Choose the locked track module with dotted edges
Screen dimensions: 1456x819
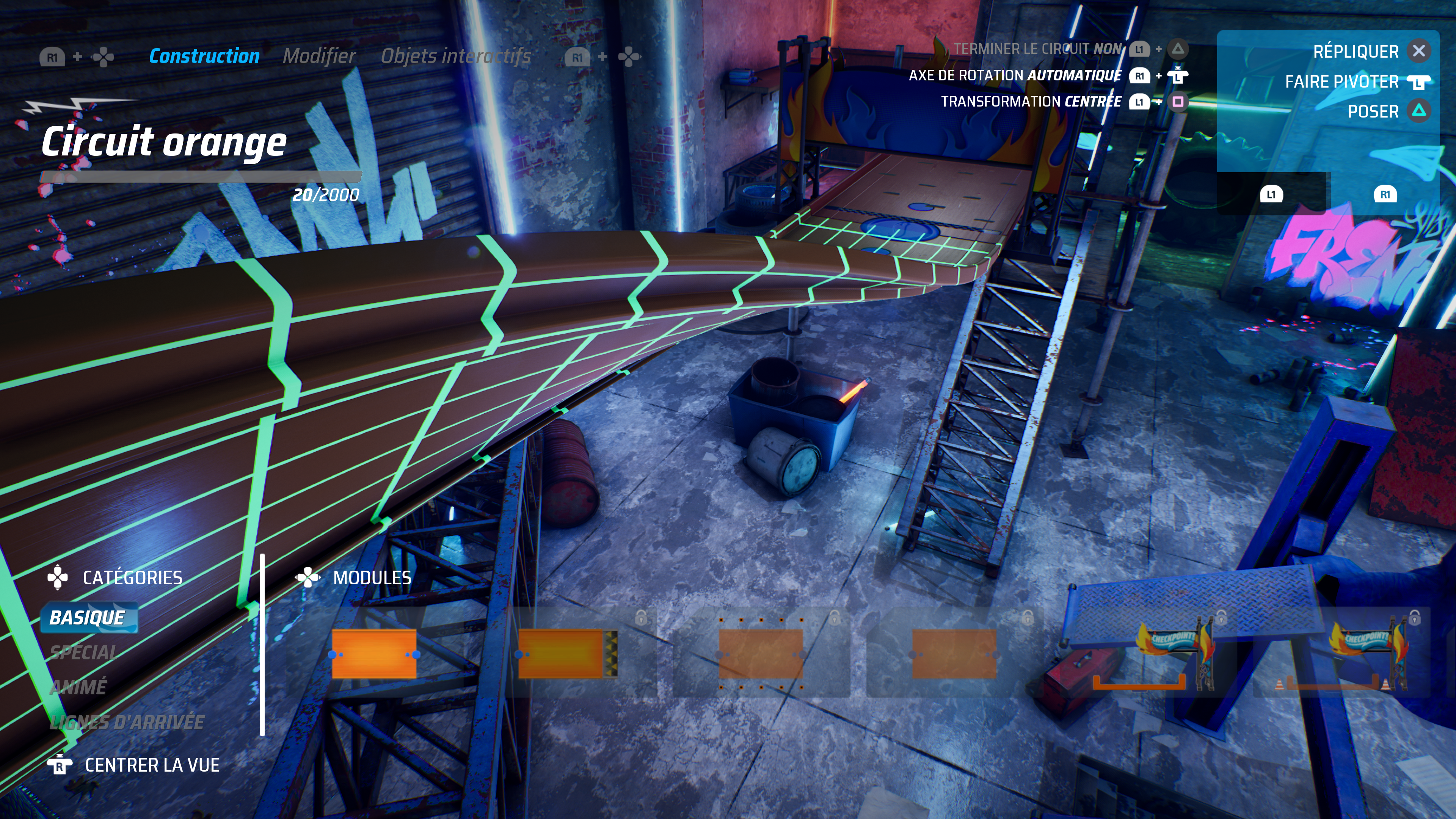pyautogui.click(x=761, y=654)
